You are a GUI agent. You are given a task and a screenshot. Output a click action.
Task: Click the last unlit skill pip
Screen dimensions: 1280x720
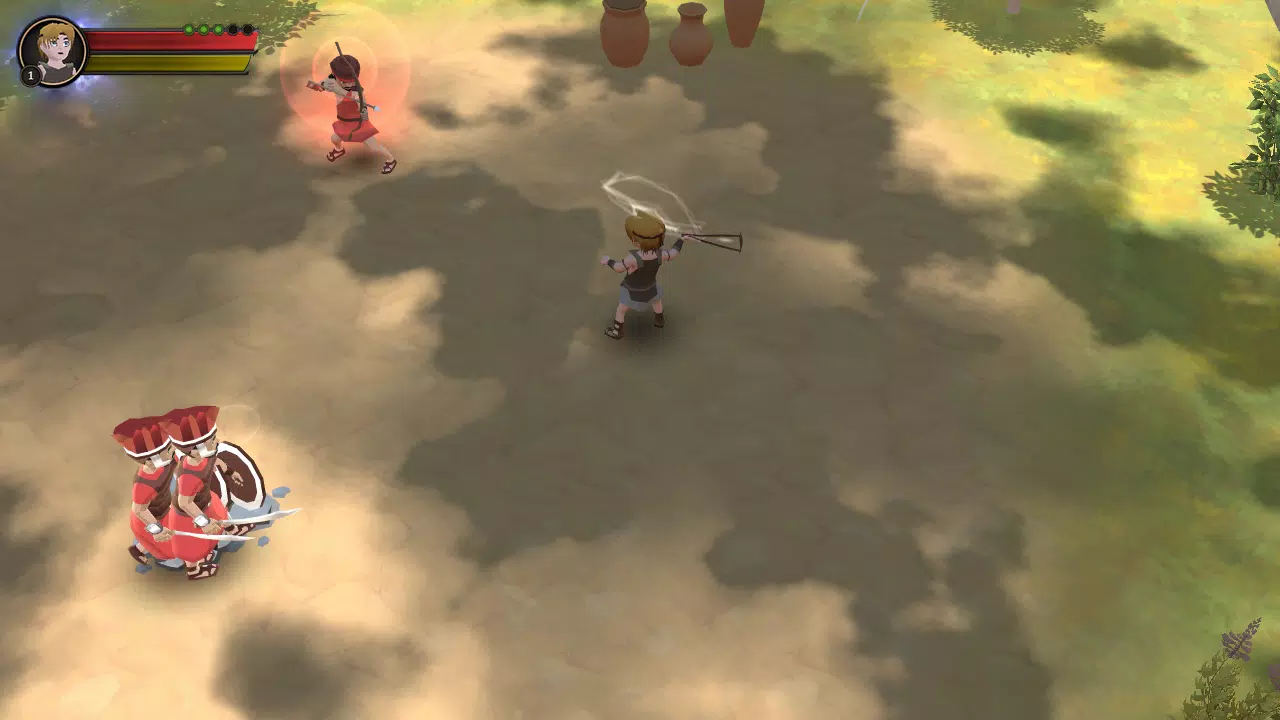(x=247, y=29)
